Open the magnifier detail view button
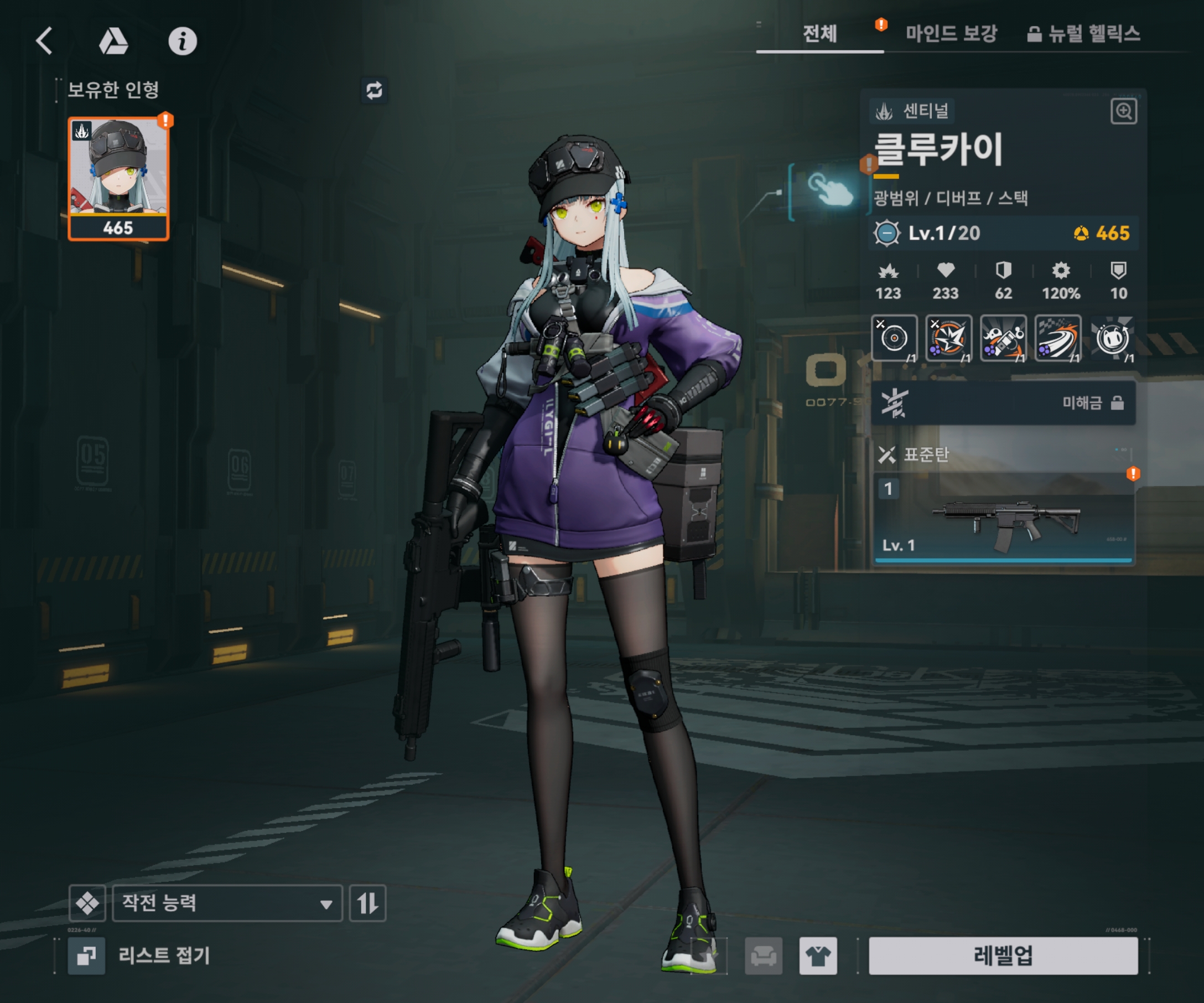 [1123, 111]
